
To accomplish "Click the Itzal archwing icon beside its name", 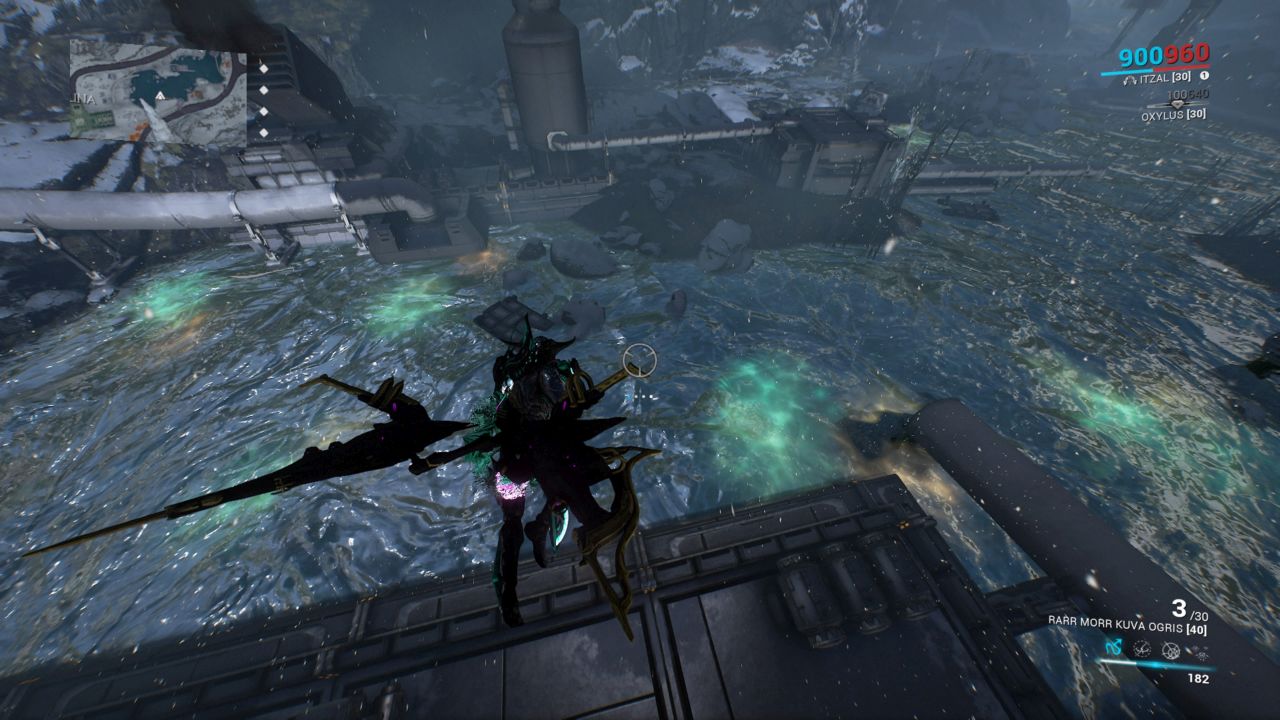I will click(1131, 79).
